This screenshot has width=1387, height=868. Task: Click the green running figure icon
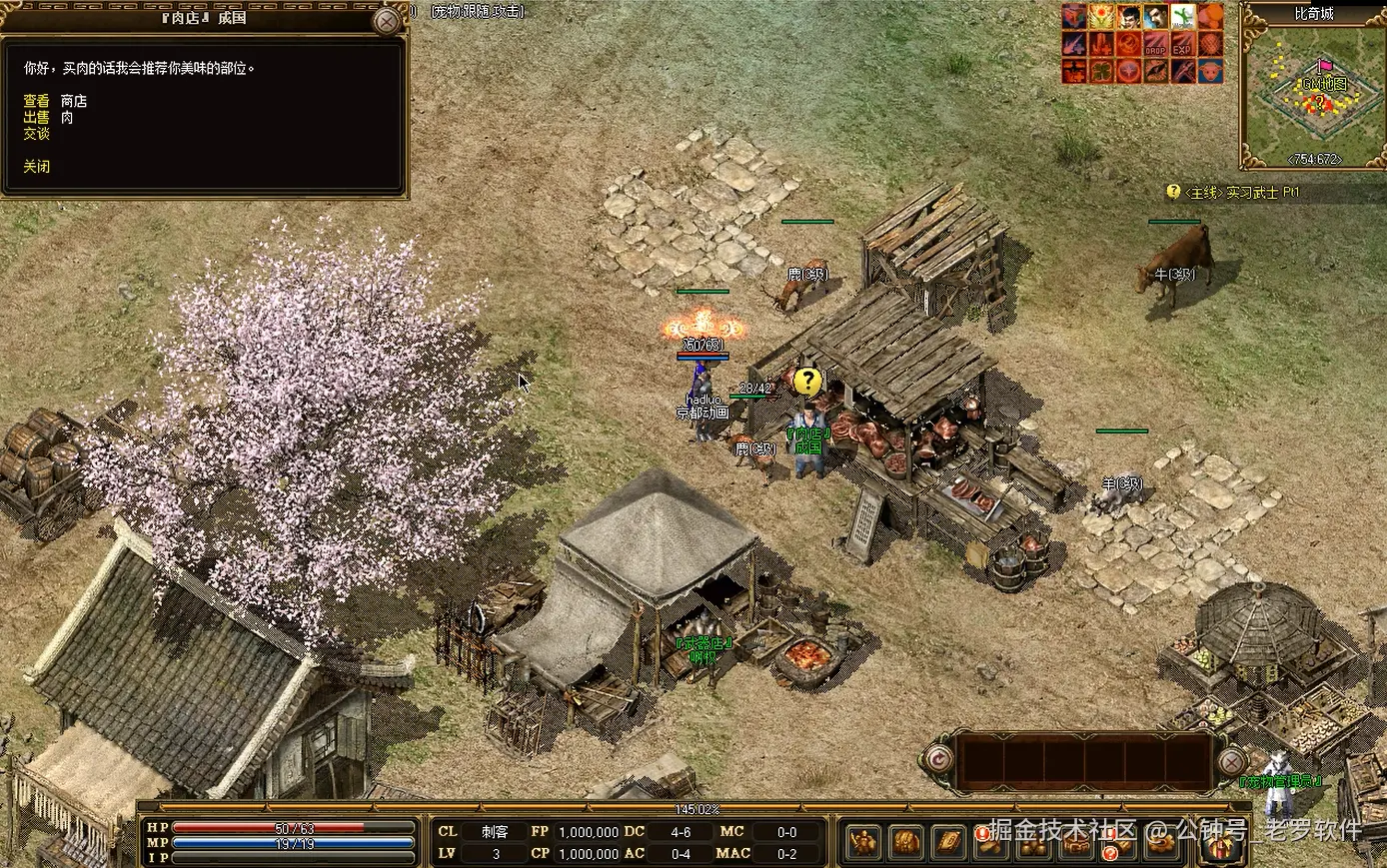1182,17
